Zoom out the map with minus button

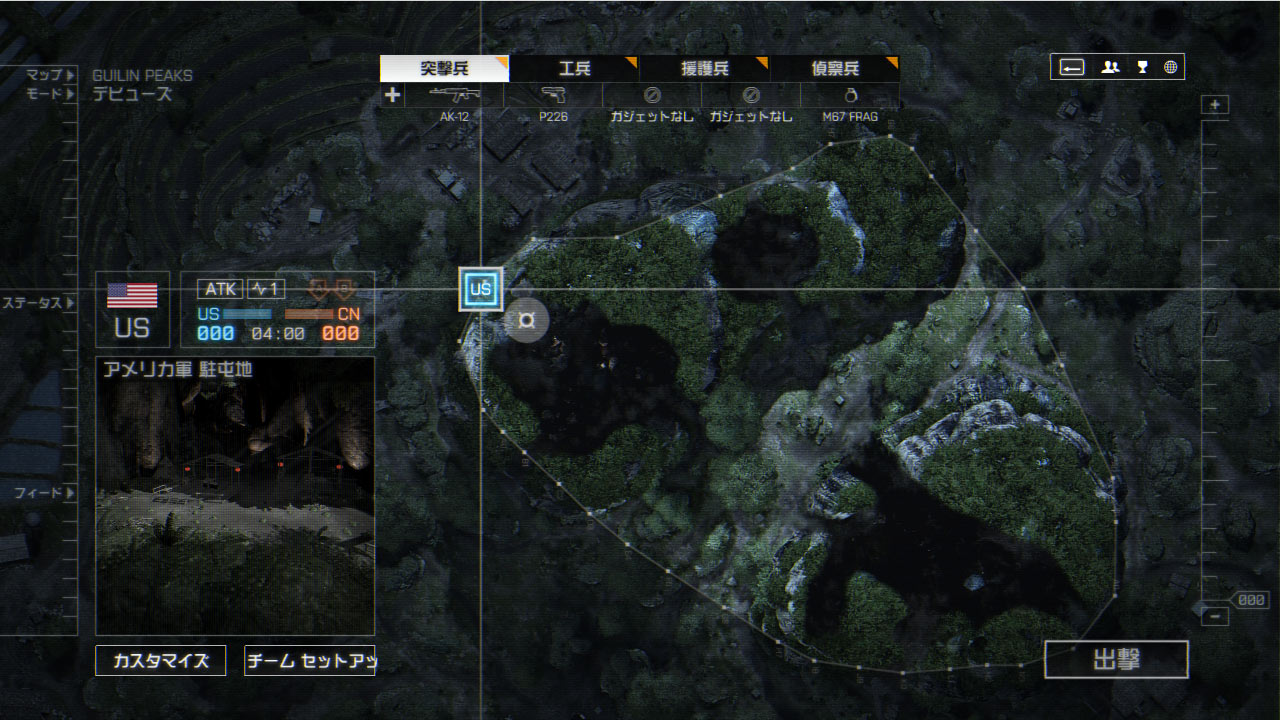(1215, 617)
